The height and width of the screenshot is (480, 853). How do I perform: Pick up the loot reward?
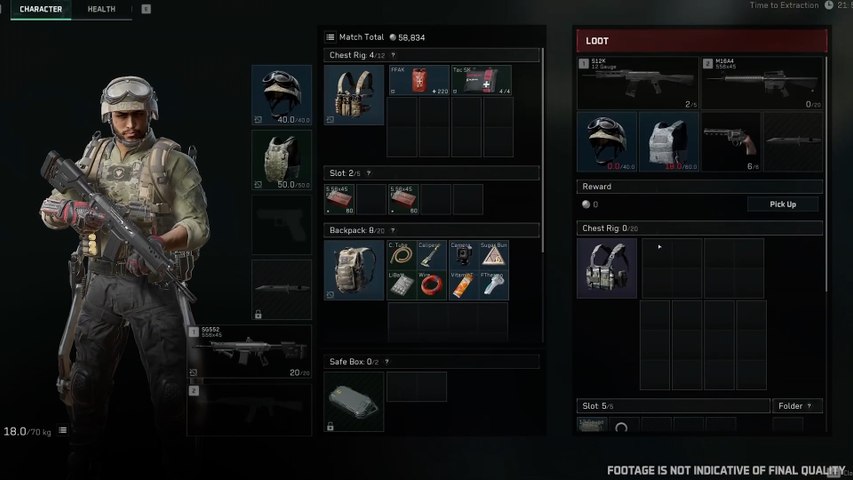783,204
